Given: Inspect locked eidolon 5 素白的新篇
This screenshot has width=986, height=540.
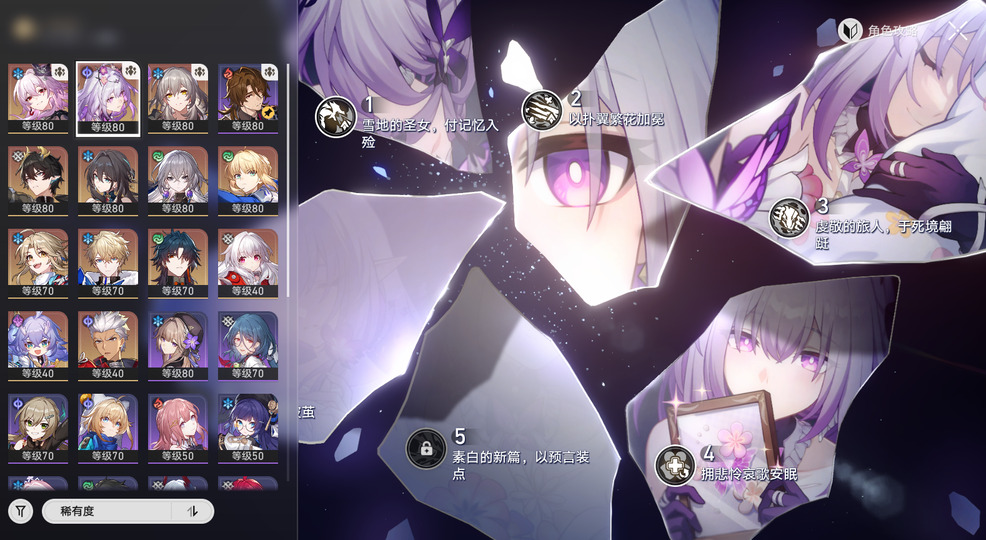Looking at the screenshot, I should tap(426, 447).
